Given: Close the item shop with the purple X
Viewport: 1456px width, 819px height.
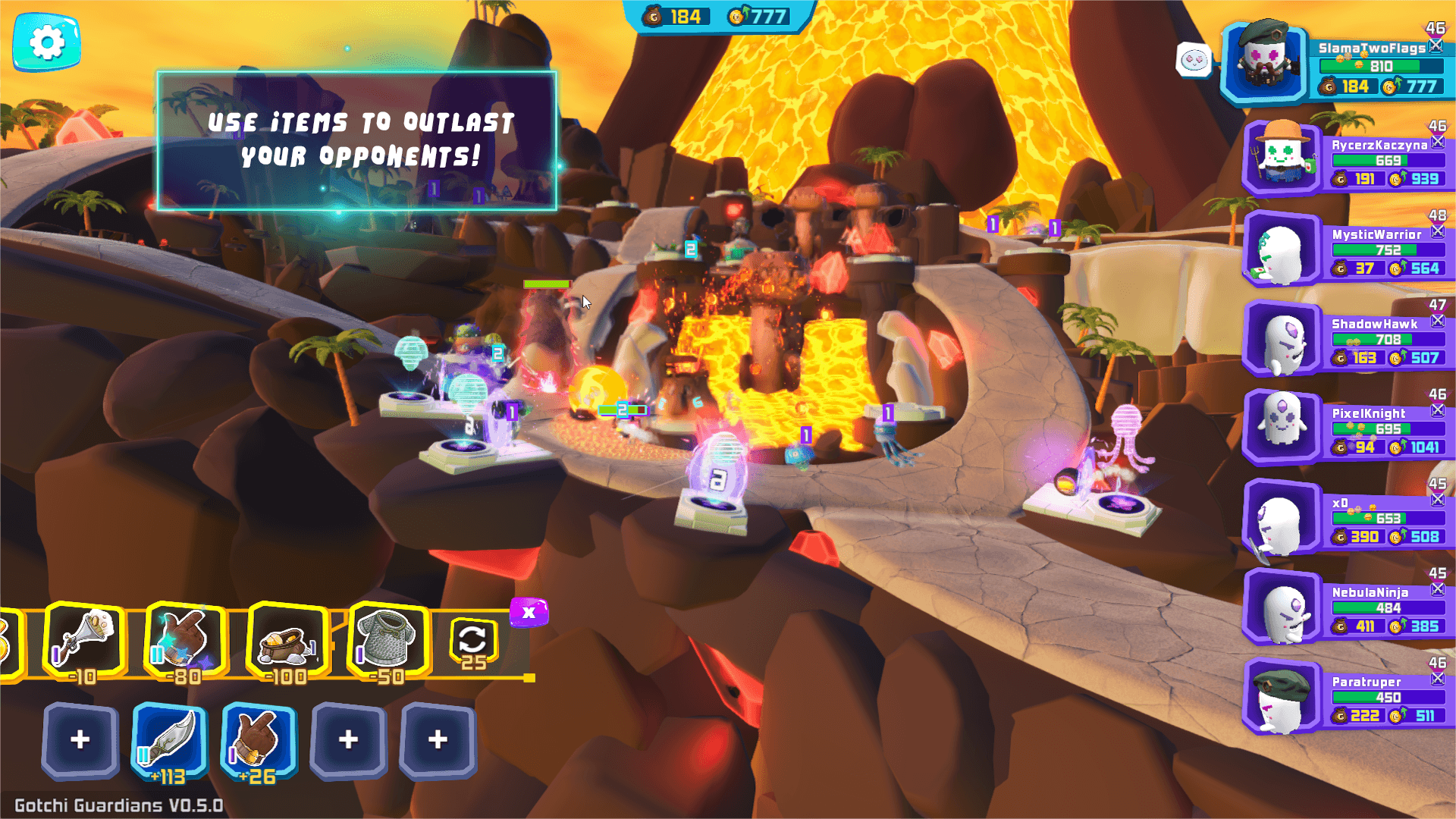Looking at the screenshot, I should tap(530, 610).
